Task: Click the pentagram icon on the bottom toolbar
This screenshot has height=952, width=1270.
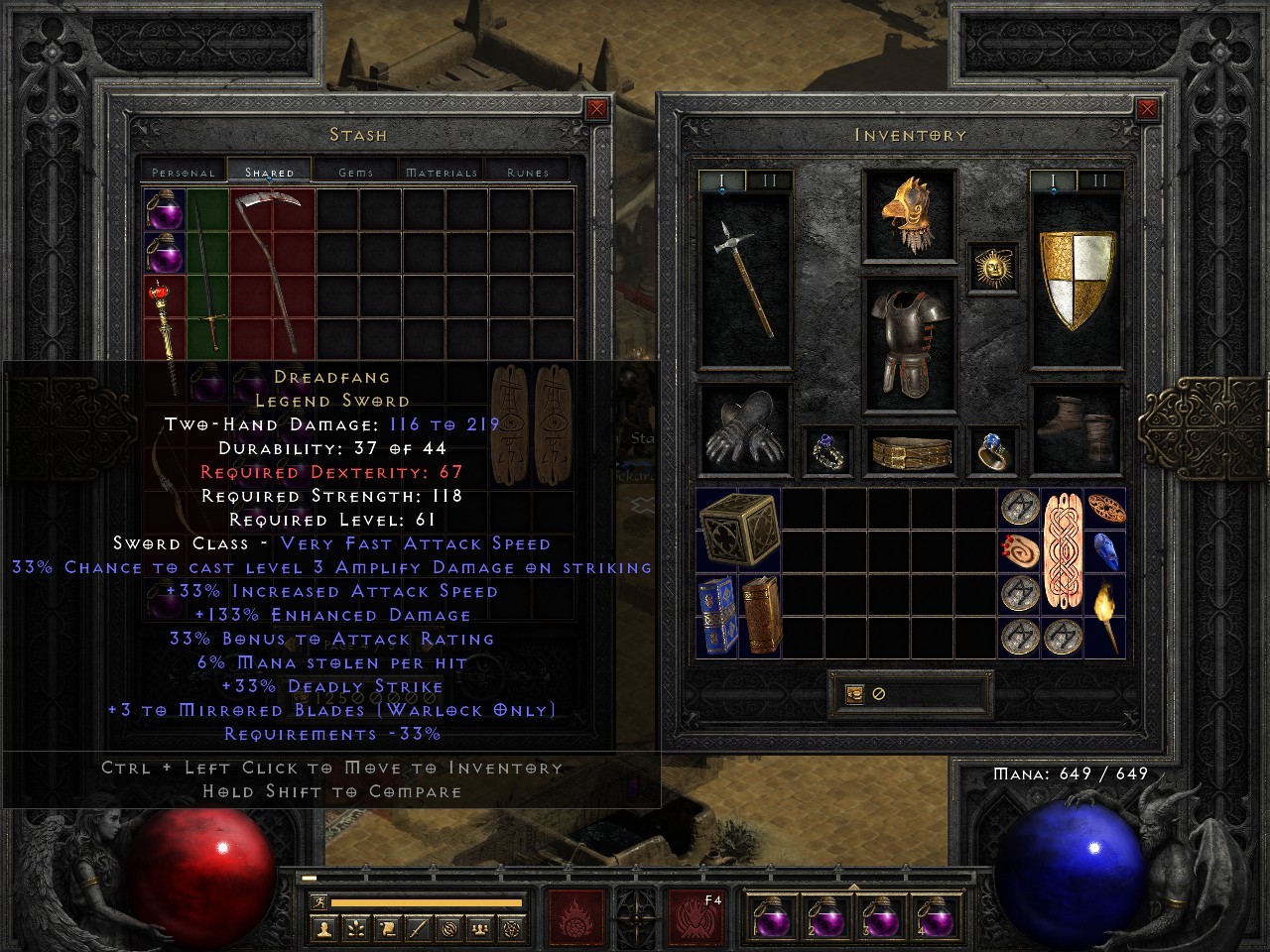Action: [512, 929]
